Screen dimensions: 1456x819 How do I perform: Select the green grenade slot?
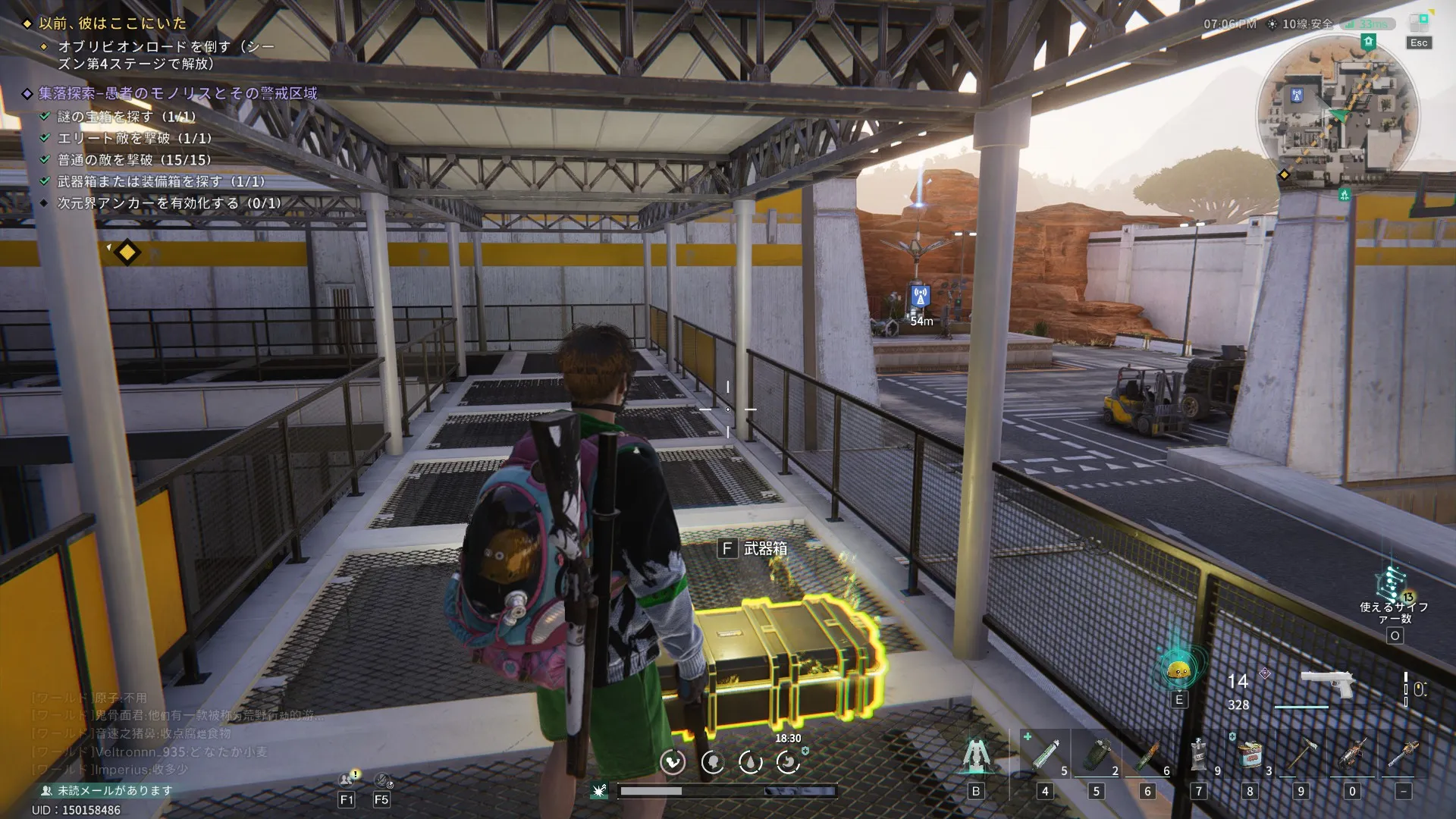point(1096,755)
